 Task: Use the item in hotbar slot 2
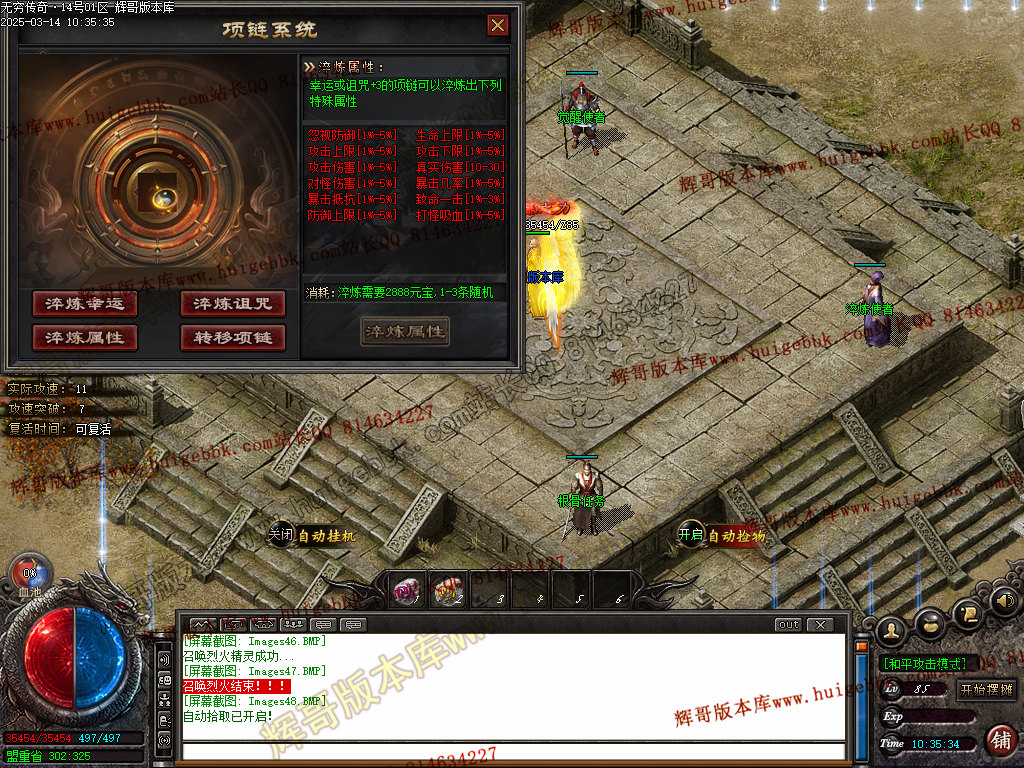click(x=448, y=592)
